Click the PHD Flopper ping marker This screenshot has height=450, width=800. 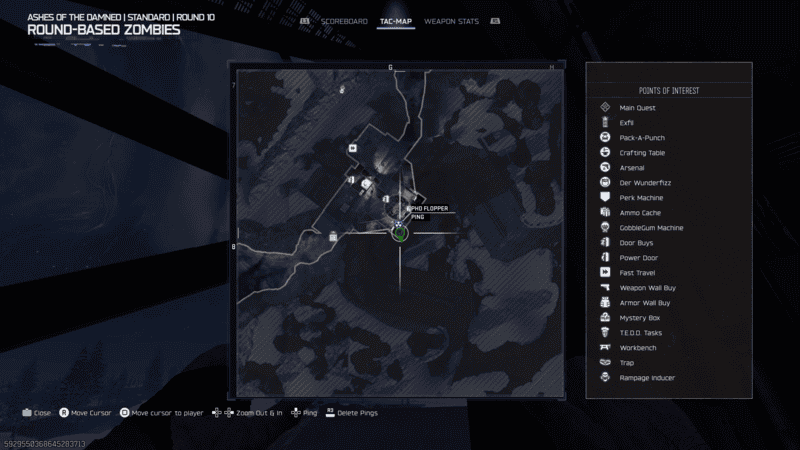click(398, 232)
